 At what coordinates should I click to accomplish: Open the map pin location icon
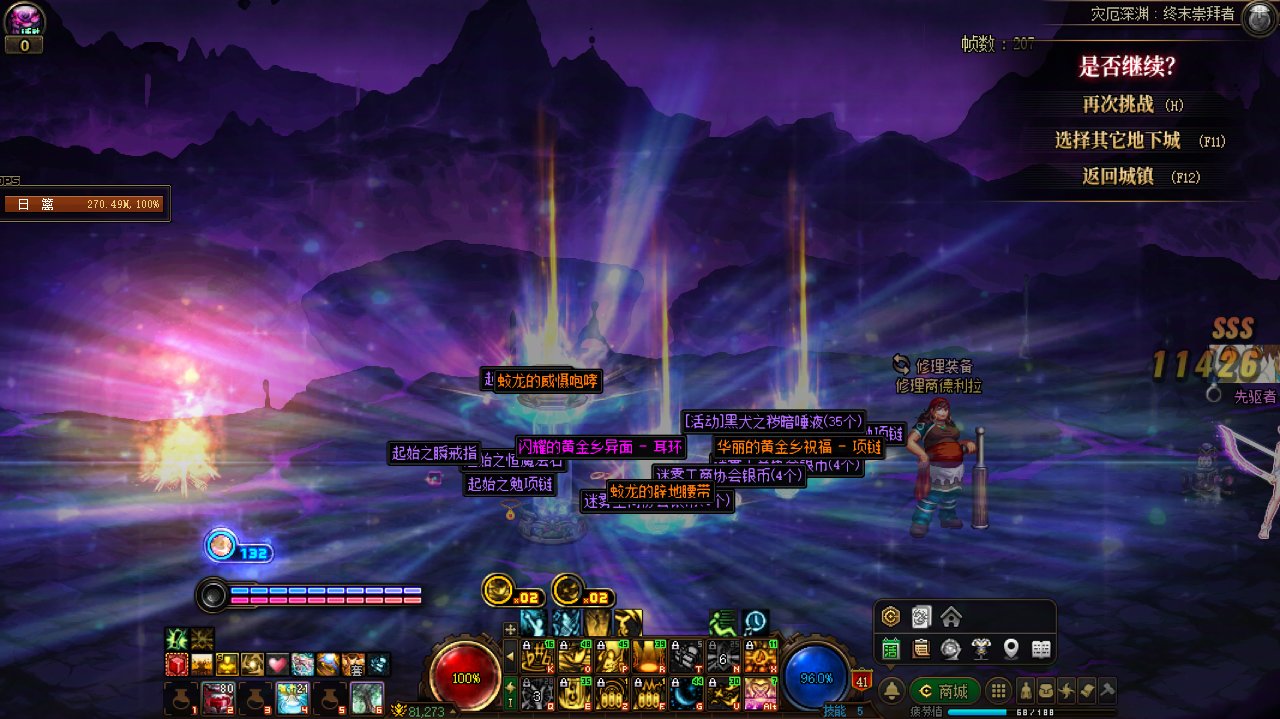1011,649
